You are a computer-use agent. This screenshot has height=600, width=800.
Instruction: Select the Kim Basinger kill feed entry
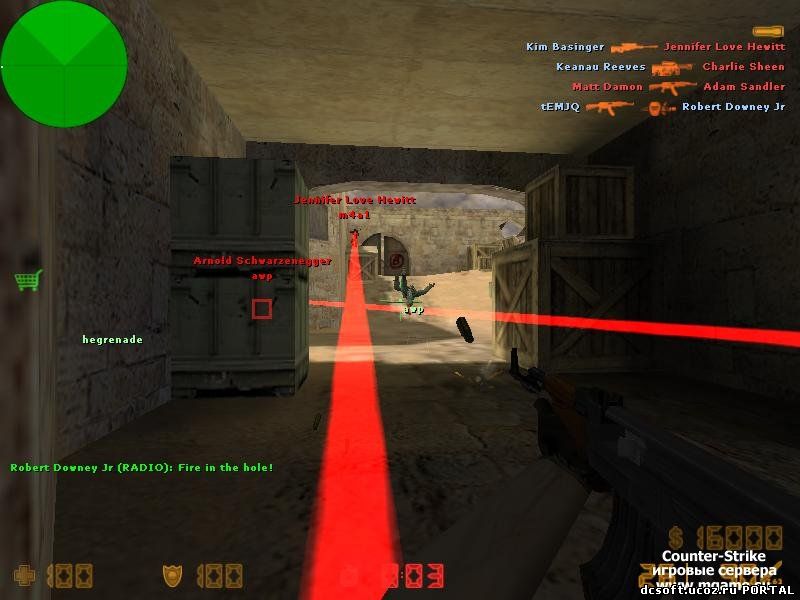655,47
